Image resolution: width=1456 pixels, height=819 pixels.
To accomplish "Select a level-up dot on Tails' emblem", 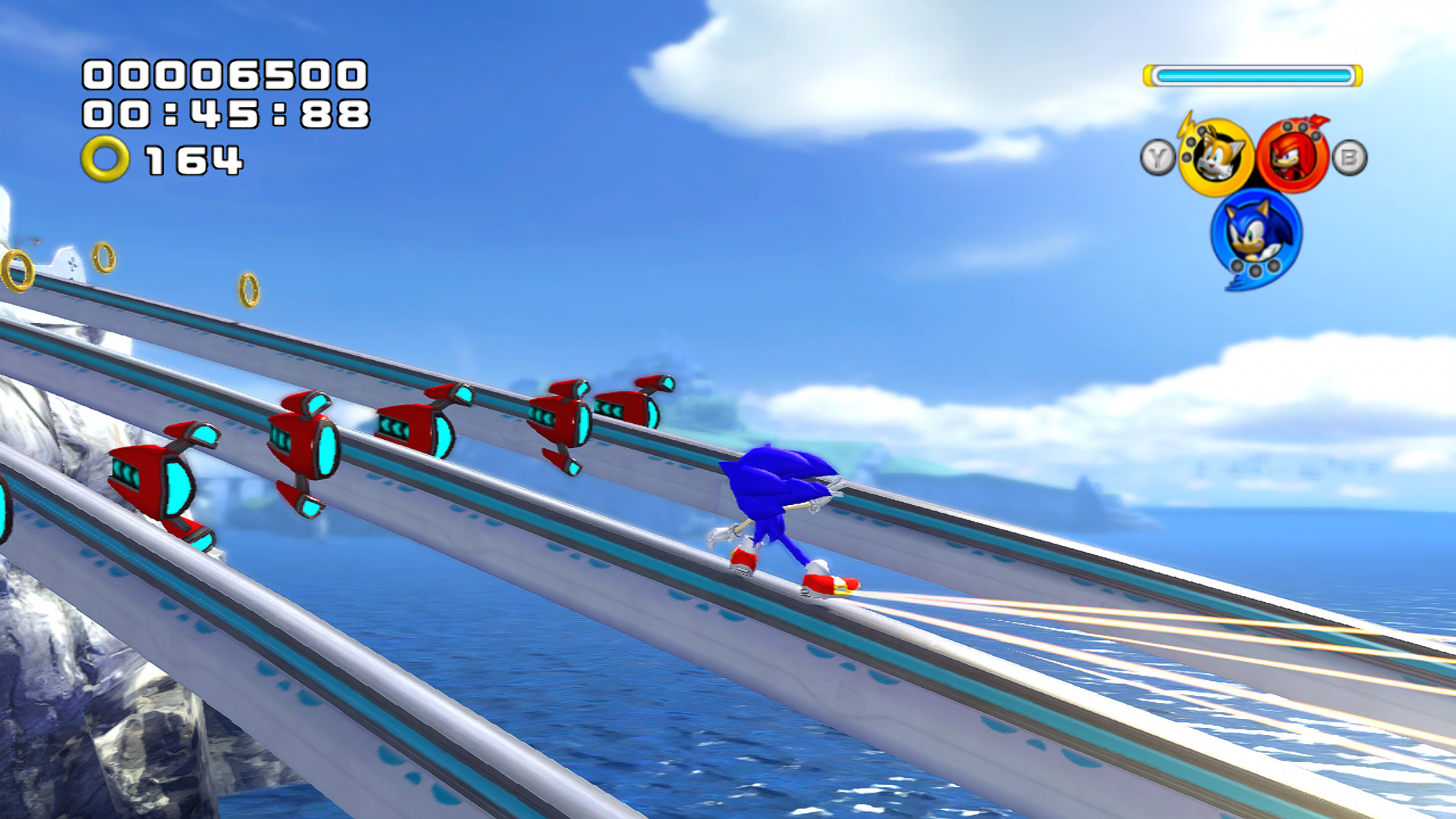I will tap(1191, 140).
